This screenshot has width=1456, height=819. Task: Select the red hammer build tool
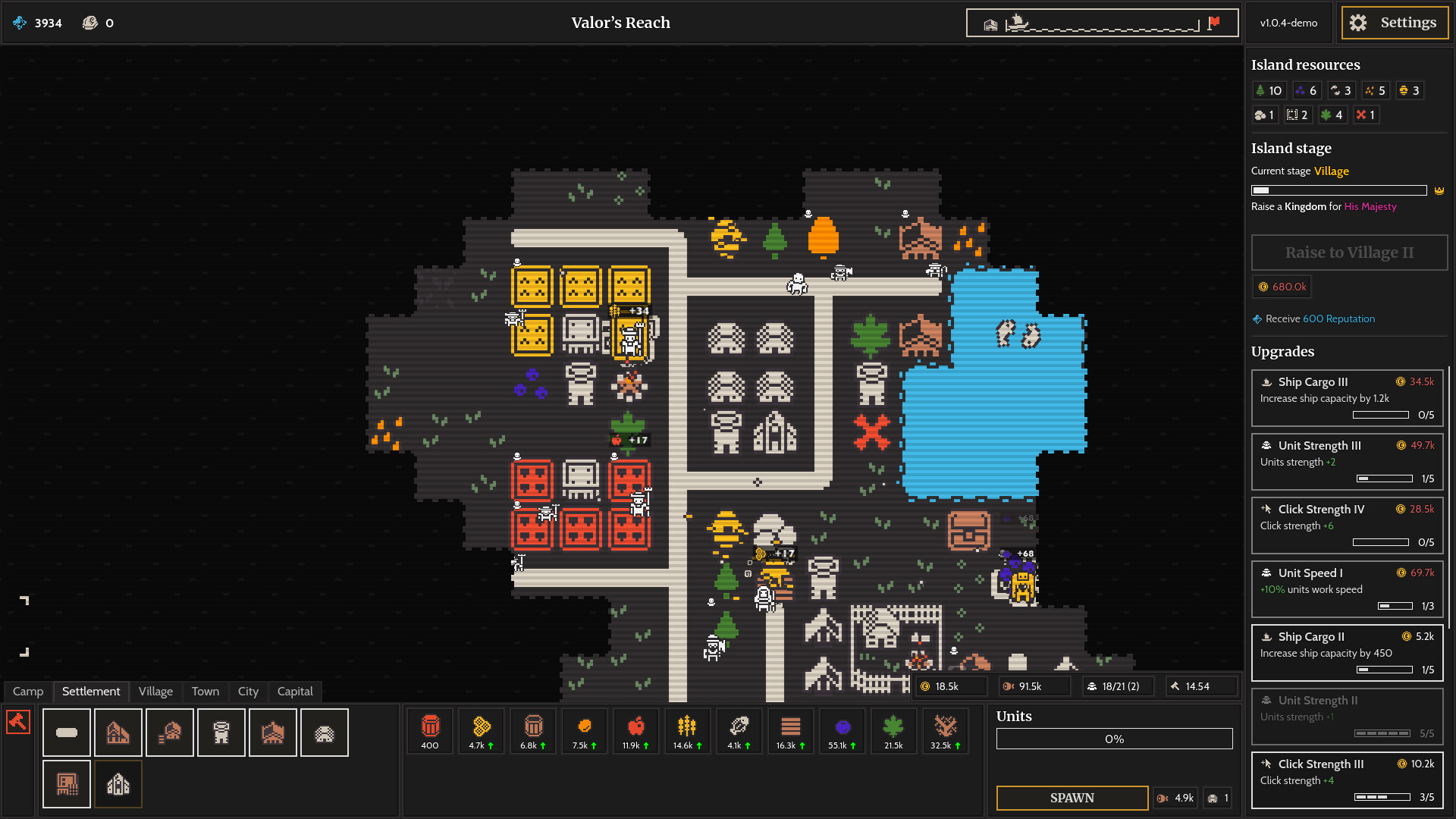tap(18, 722)
